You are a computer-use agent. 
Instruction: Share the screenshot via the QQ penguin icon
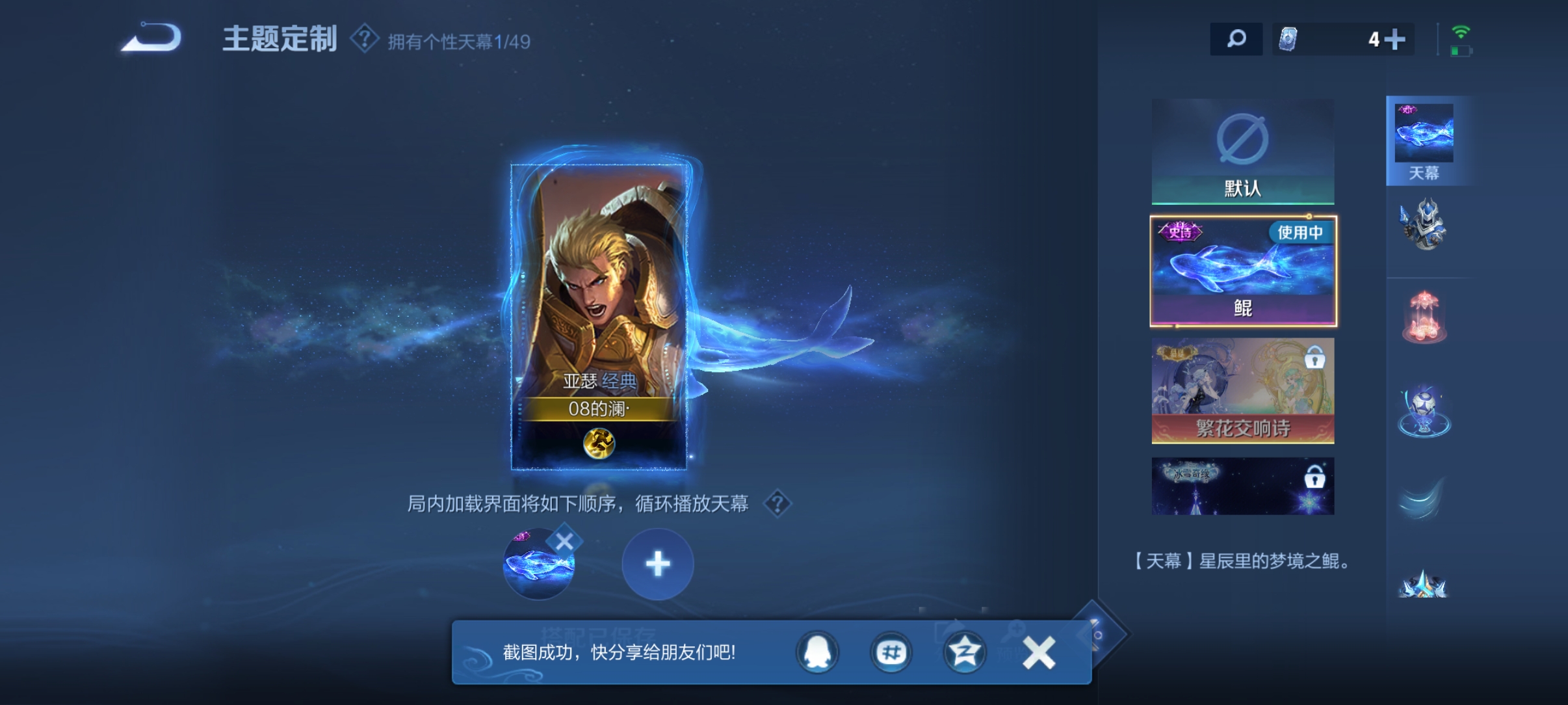point(818,654)
